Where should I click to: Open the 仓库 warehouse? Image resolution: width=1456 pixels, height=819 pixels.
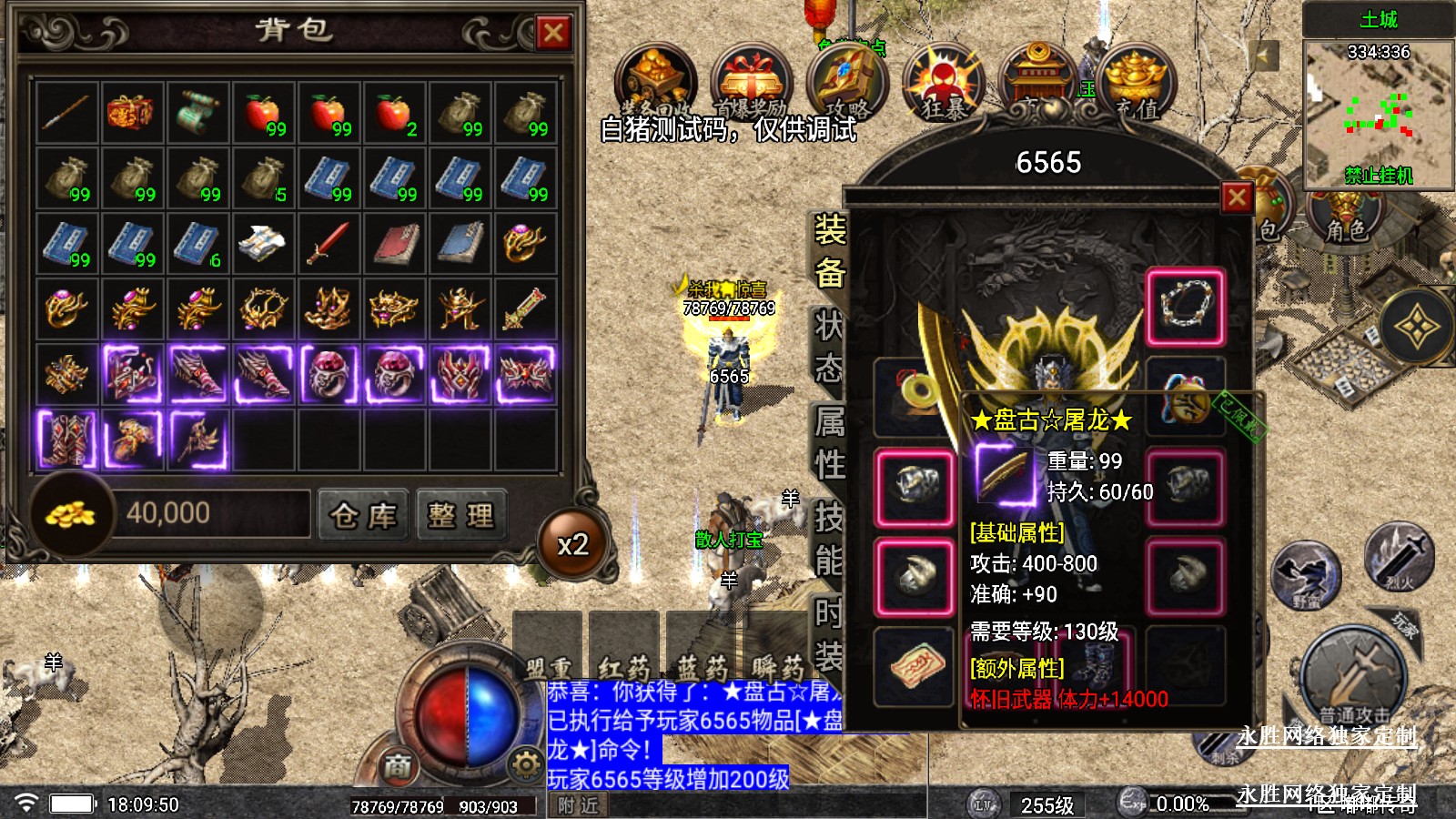point(363,516)
